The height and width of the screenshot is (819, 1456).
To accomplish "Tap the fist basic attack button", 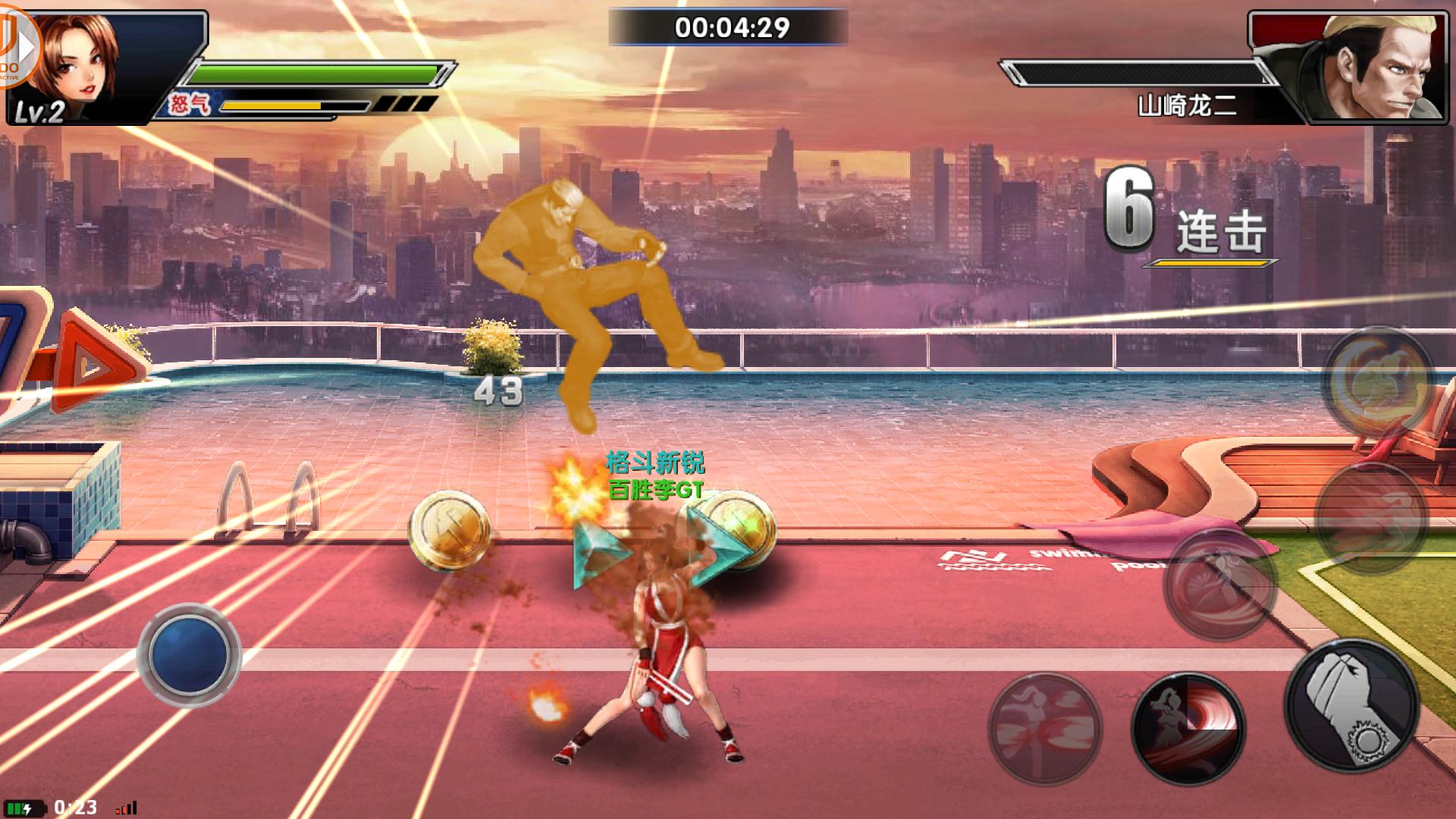I will click(1351, 704).
